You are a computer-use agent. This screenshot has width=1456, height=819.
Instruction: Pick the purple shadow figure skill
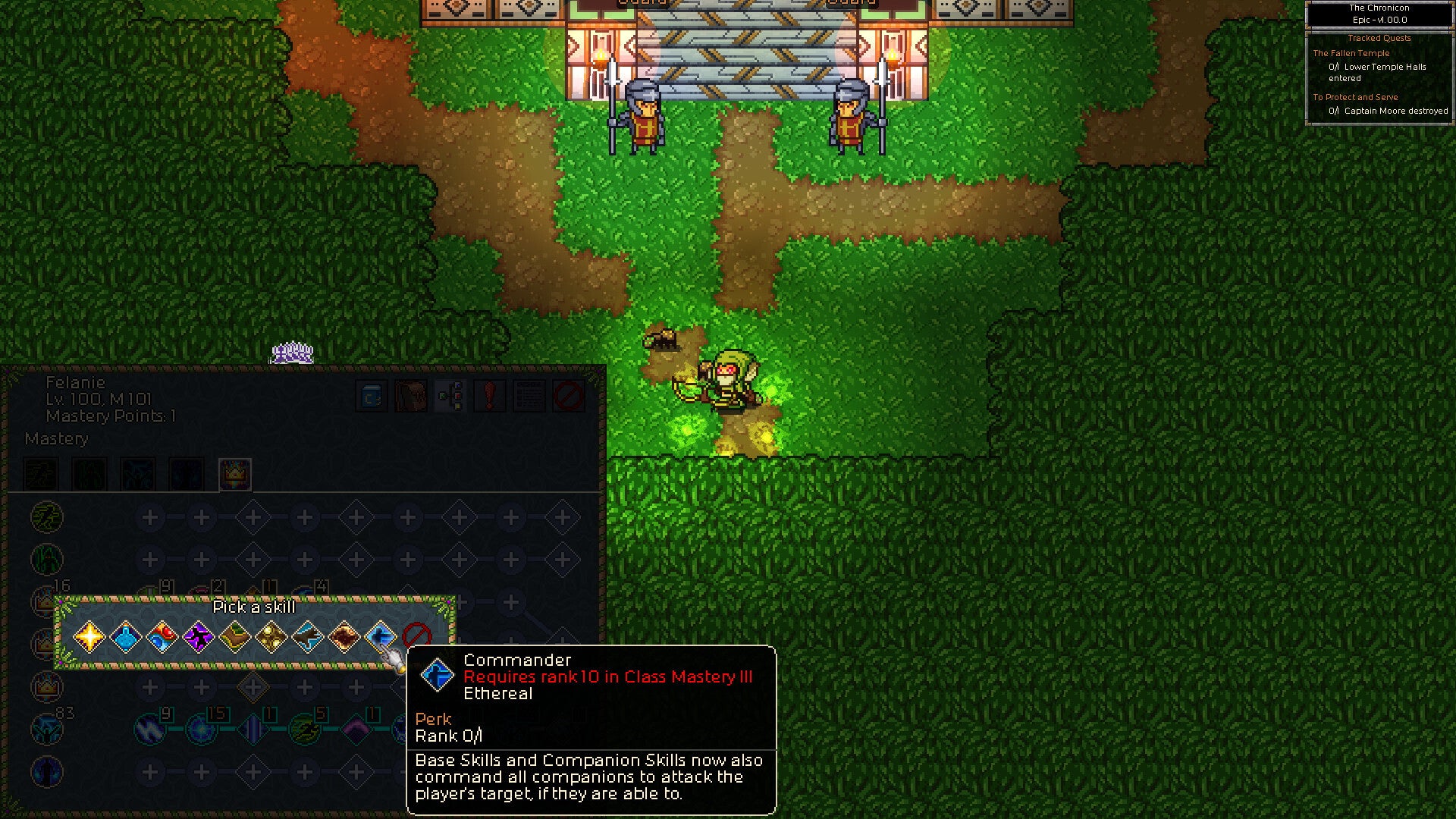198,637
